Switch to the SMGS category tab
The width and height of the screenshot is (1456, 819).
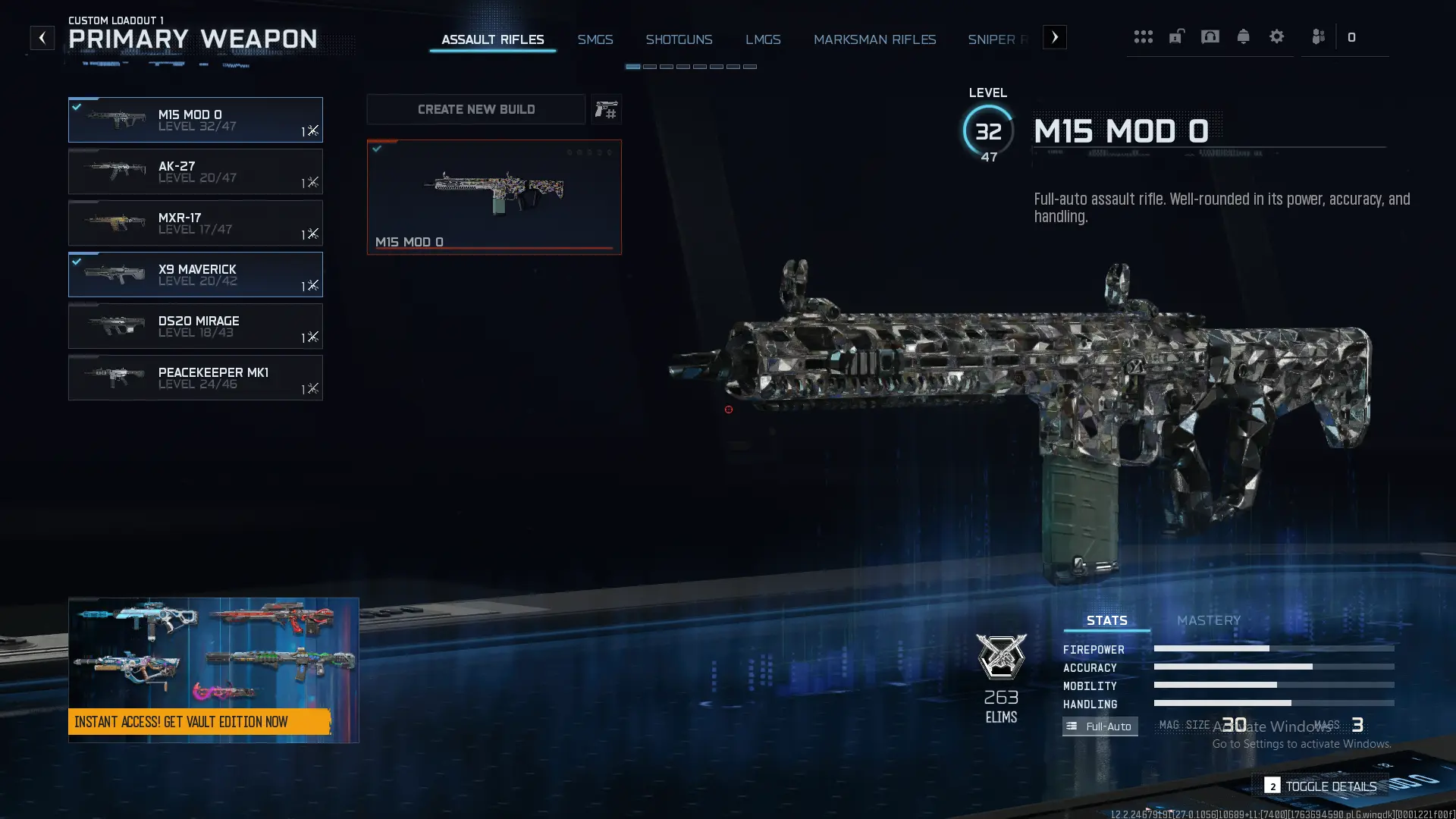[595, 39]
